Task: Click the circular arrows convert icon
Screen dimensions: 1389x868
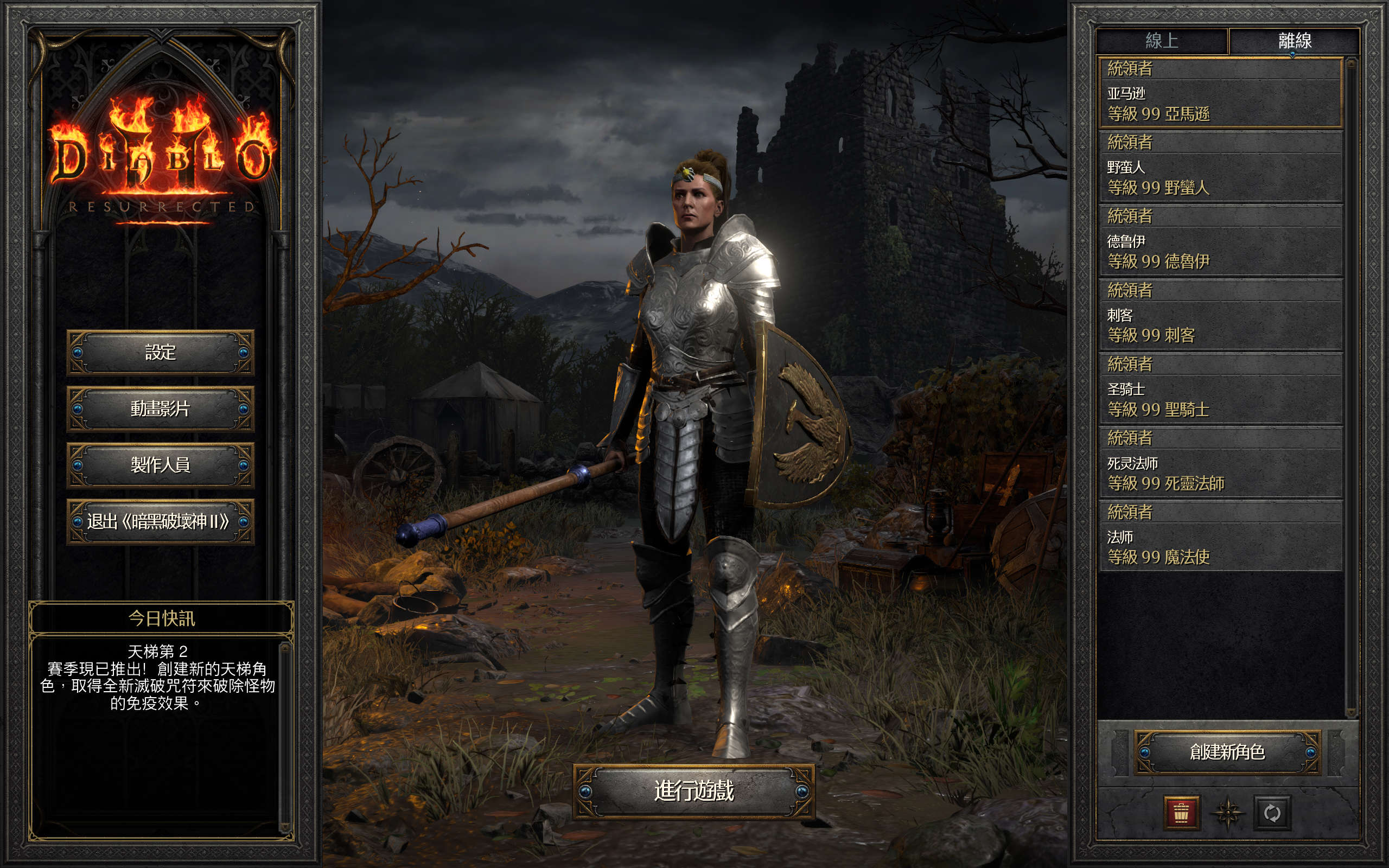Action: coord(1272,813)
